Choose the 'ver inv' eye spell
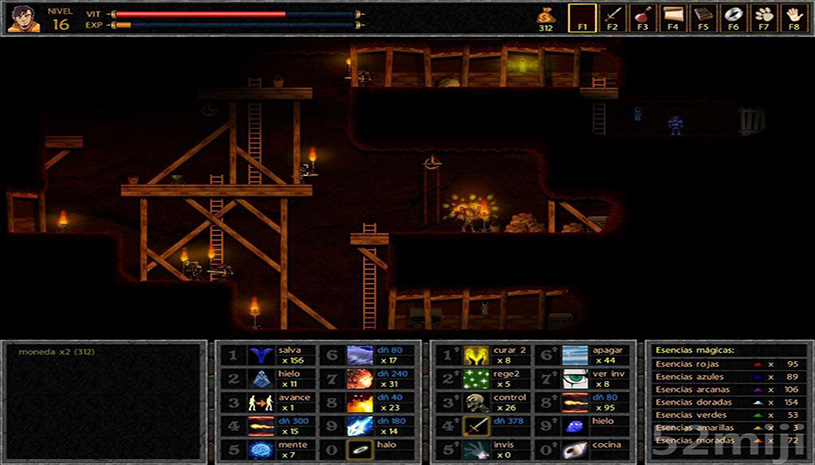The width and height of the screenshot is (815, 465). click(575, 379)
